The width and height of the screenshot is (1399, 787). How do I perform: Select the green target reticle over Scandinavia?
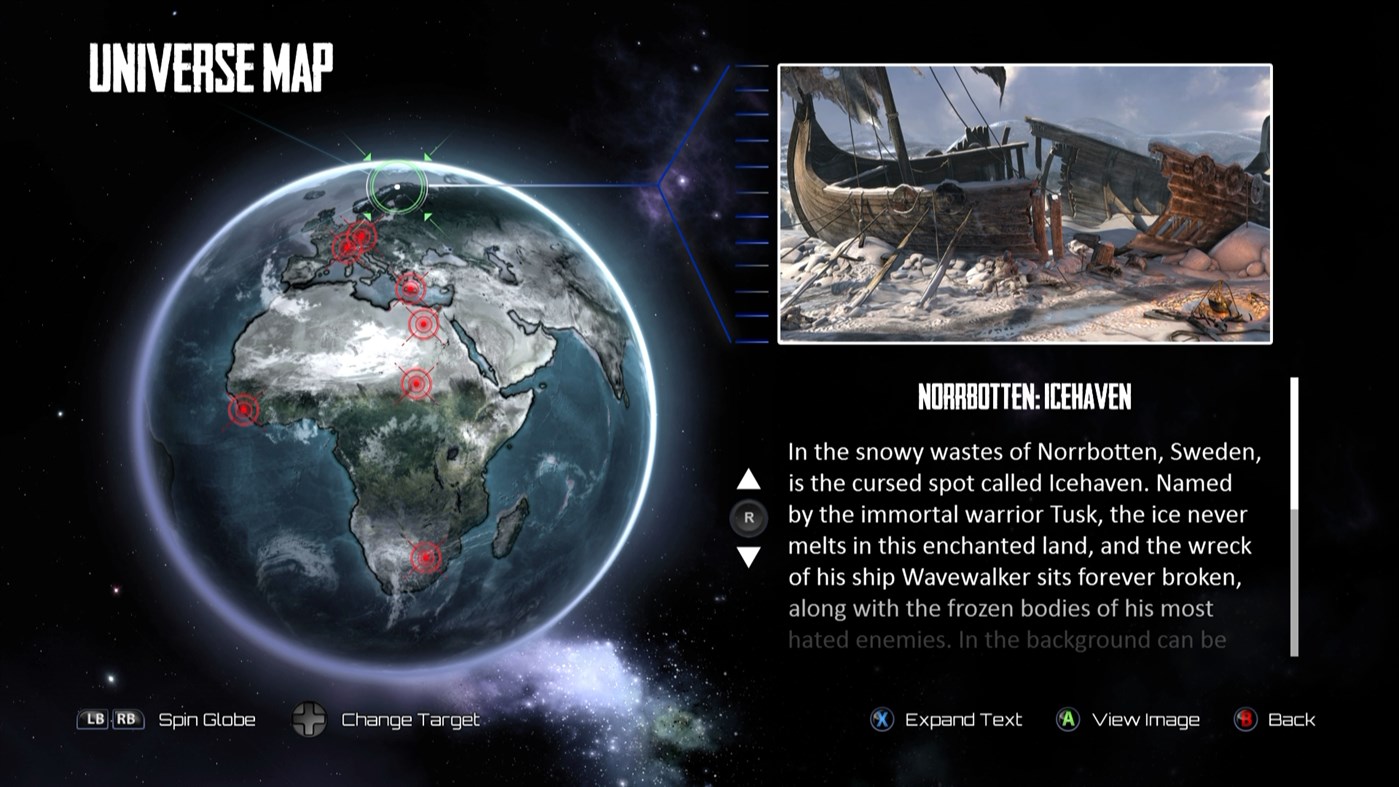[x=399, y=186]
